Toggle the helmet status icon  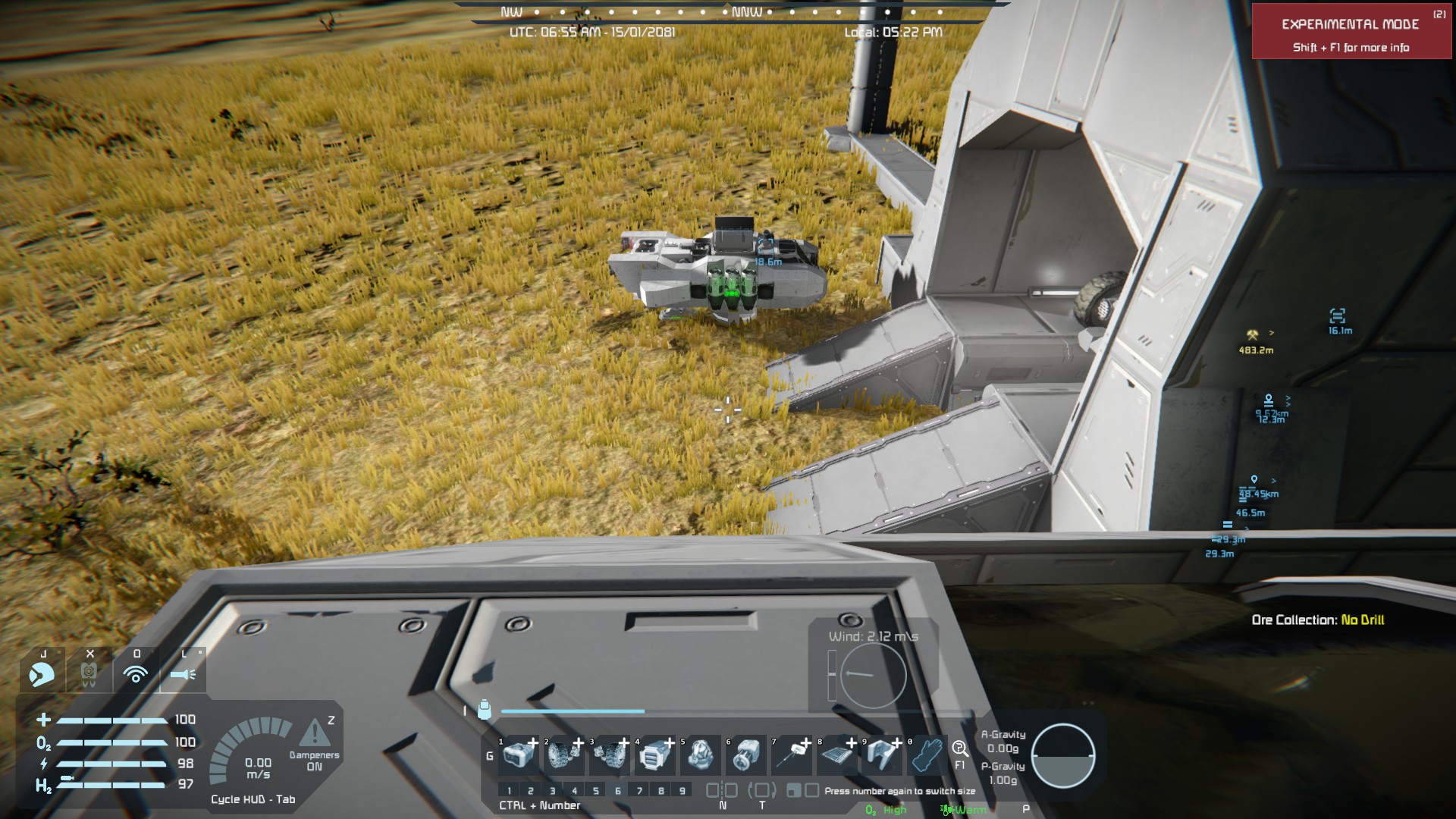pyautogui.click(x=42, y=673)
